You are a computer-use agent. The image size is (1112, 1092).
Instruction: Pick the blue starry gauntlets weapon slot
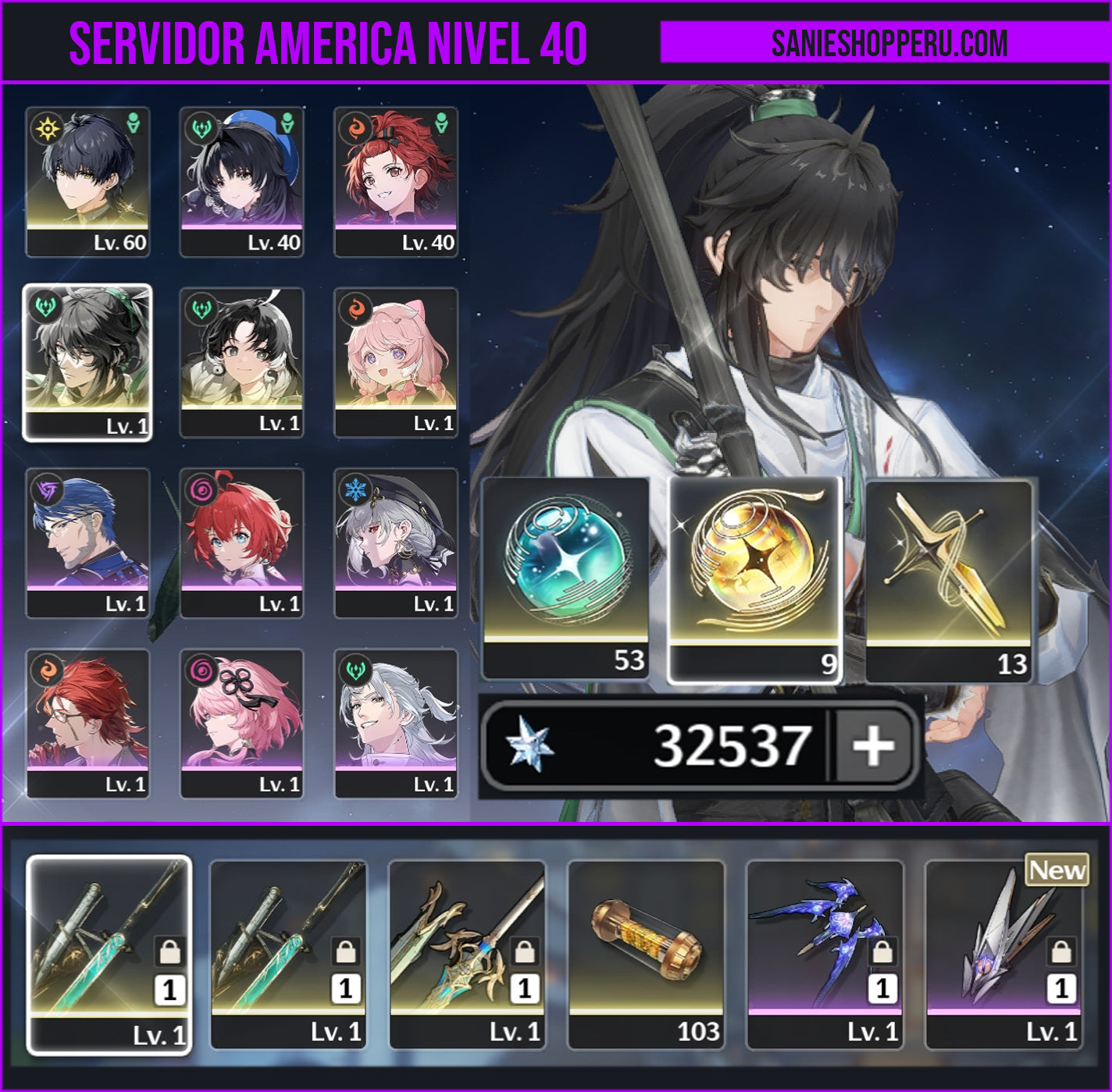click(825, 954)
